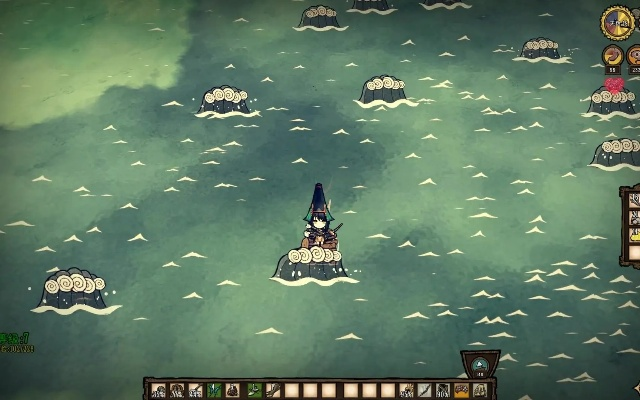640x400 pixels.
Task: Select the golden orange item slot
Action: click(461, 391)
